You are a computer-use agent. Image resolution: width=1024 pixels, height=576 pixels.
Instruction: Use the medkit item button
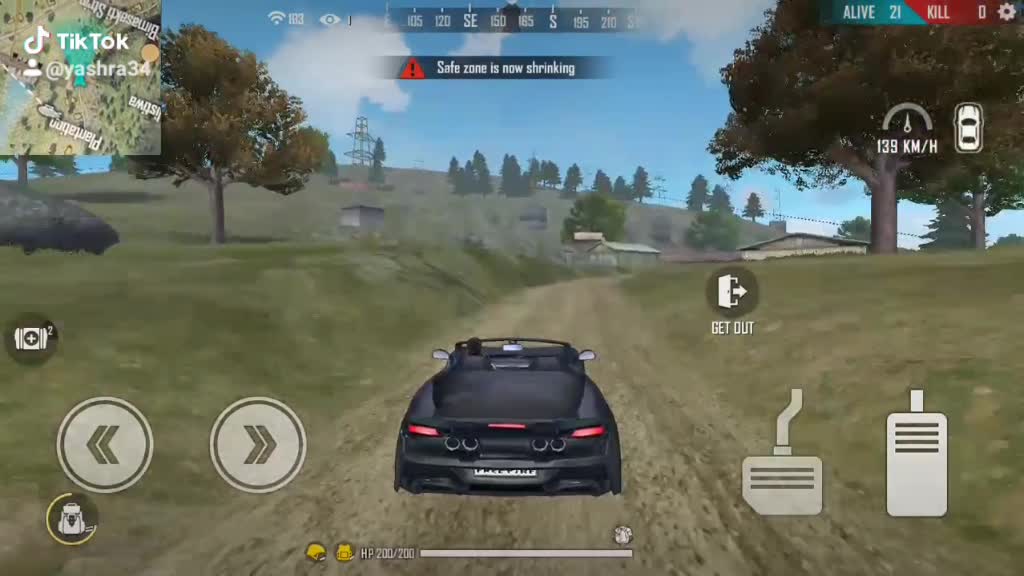click(x=31, y=338)
